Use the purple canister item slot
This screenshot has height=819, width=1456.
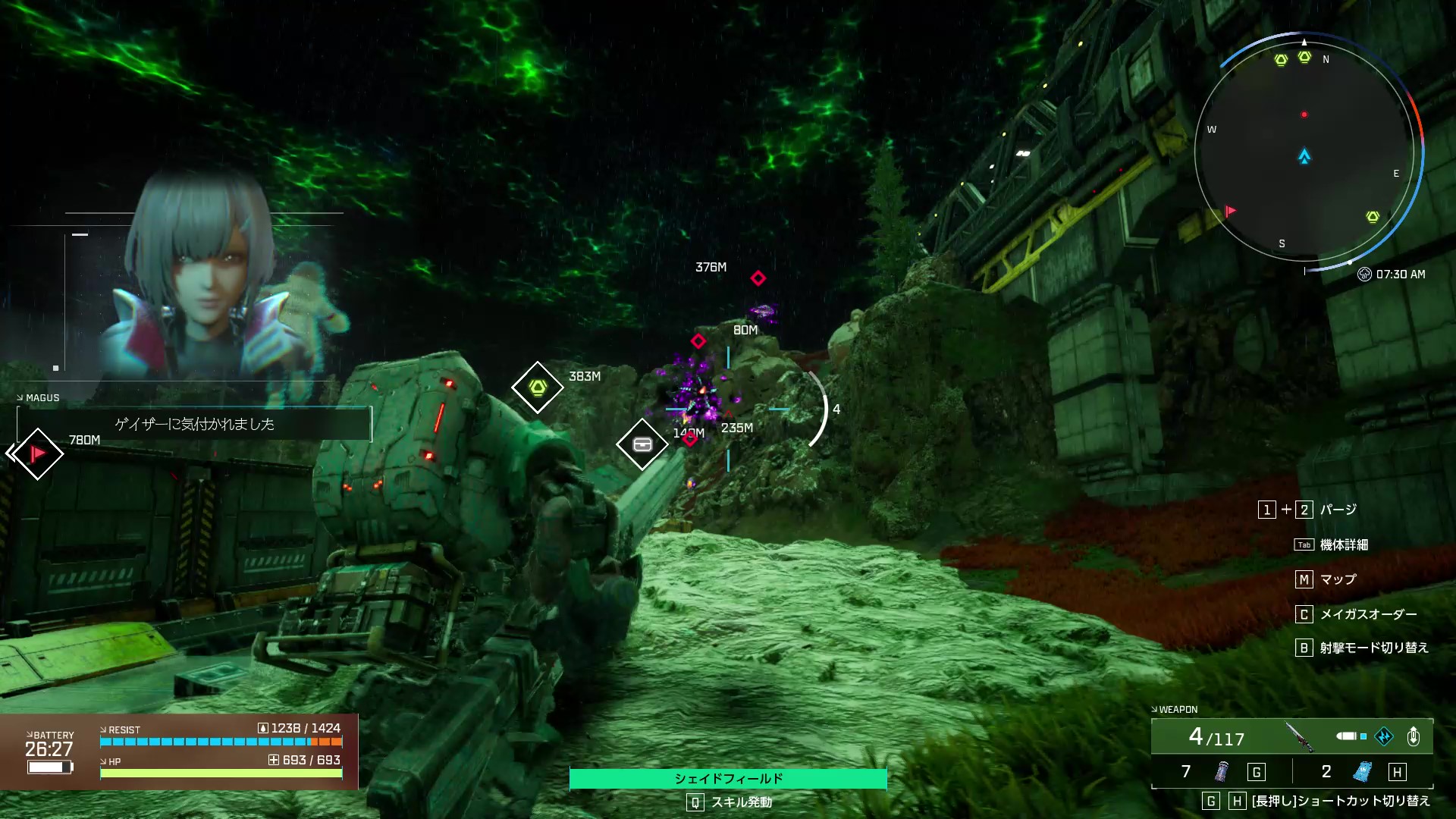[x=1221, y=772]
